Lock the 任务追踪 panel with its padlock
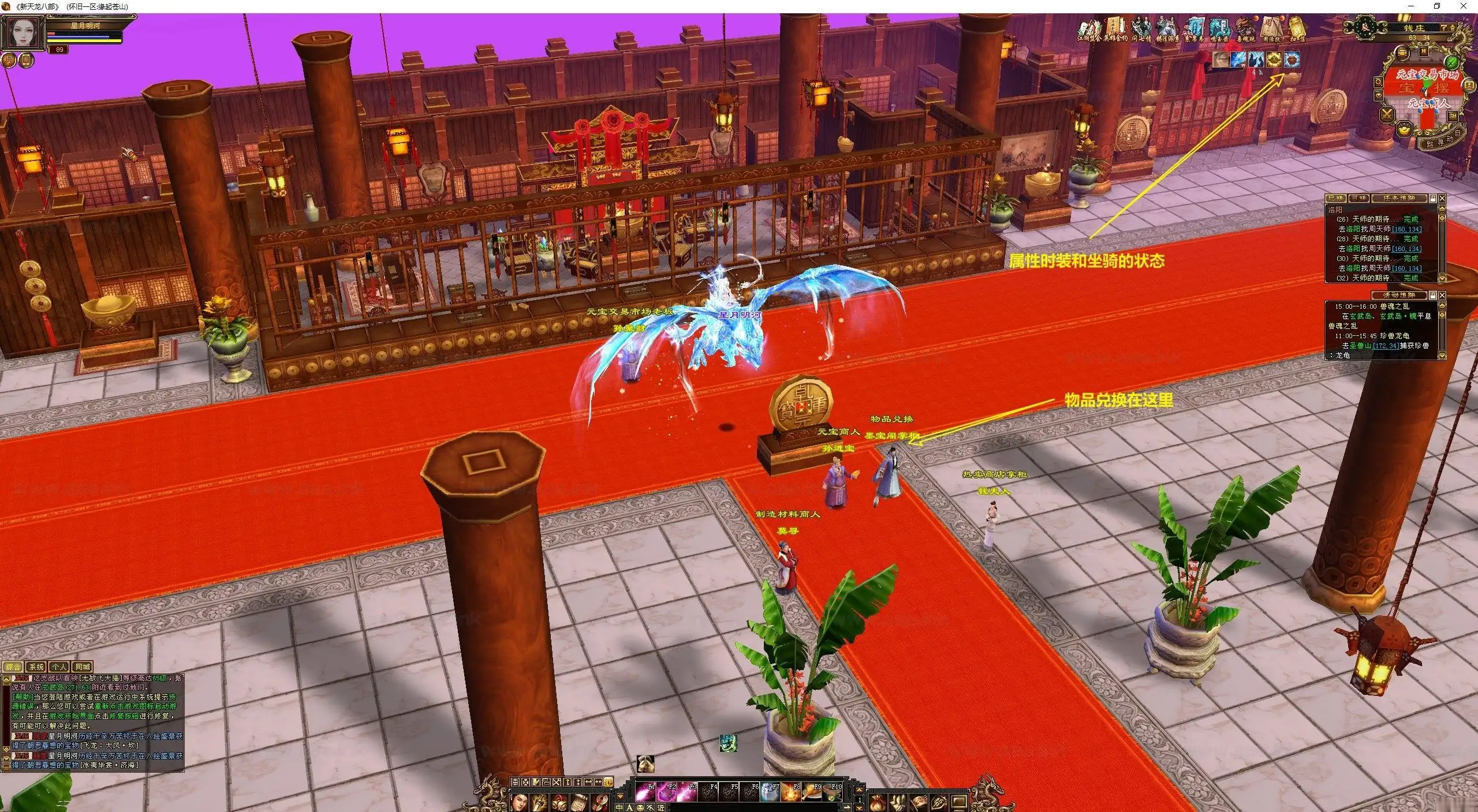 (1432, 199)
